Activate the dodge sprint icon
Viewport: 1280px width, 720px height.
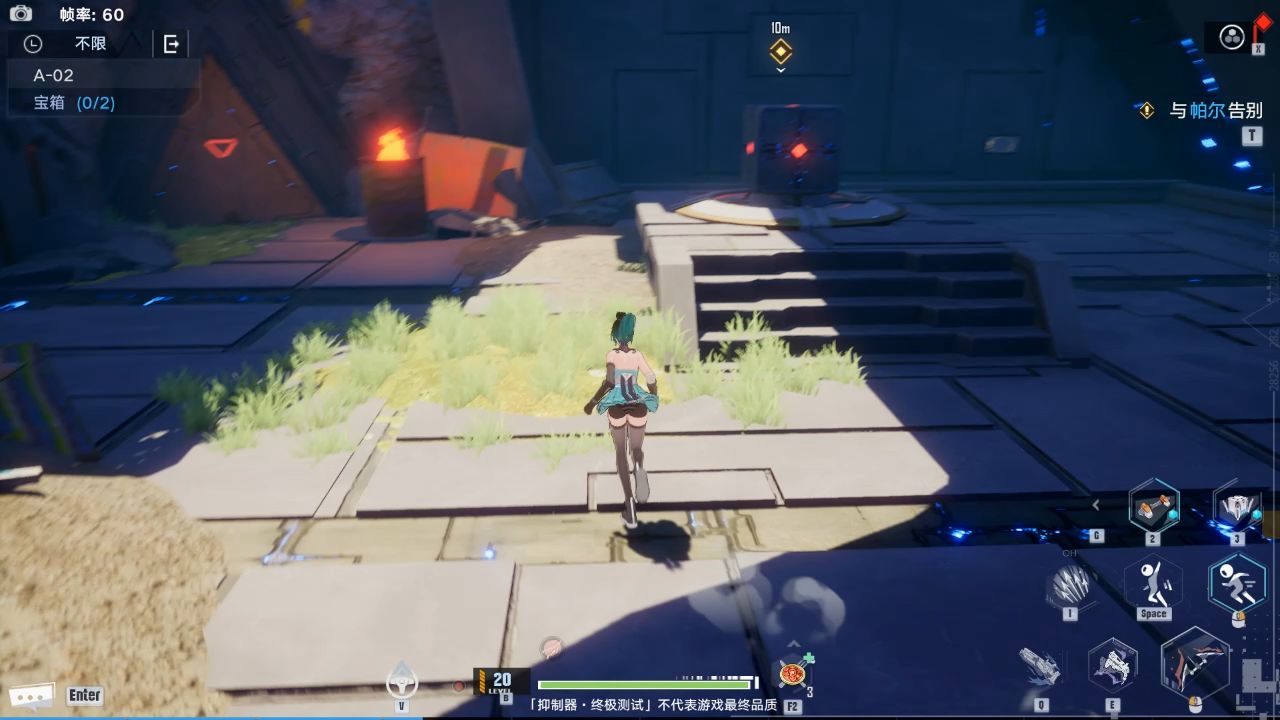[1237, 582]
